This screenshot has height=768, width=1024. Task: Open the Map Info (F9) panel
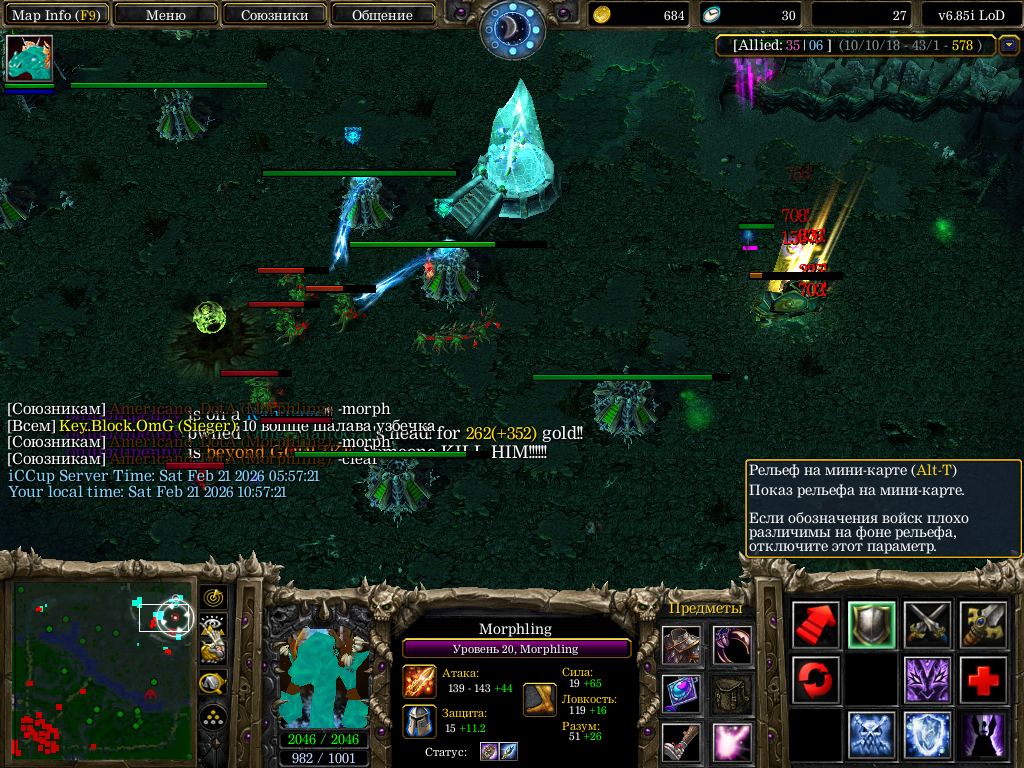(x=55, y=15)
